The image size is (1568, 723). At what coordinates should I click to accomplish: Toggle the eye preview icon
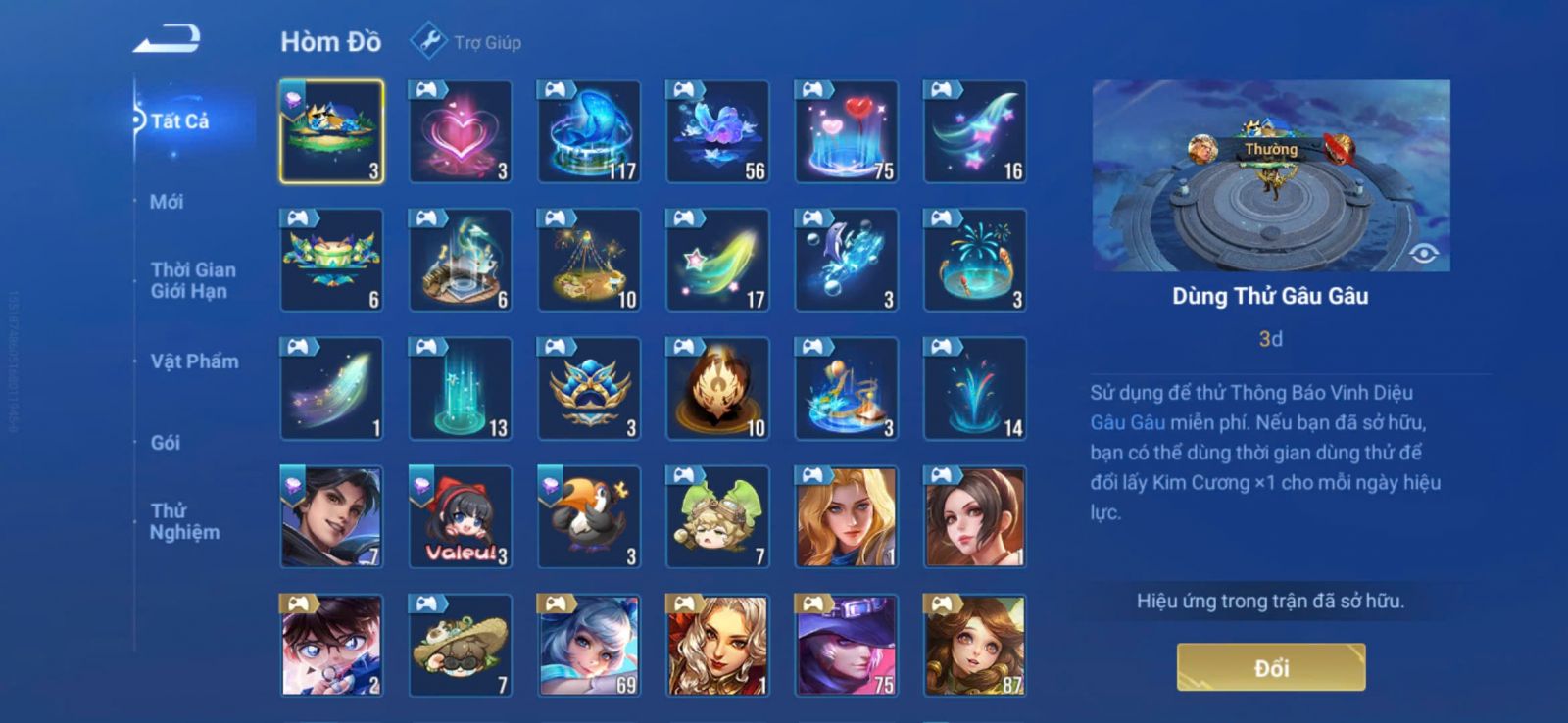click(1423, 254)
